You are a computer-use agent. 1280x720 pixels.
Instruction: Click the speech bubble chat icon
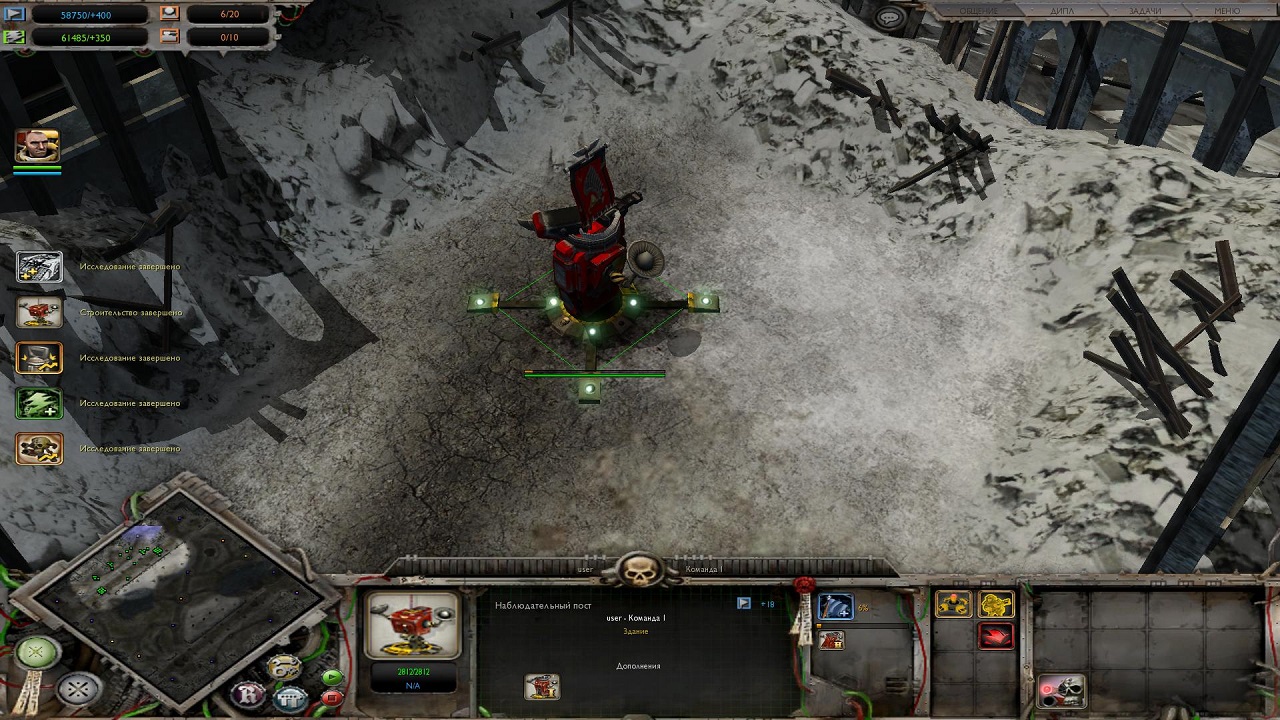tap(888, 17)
